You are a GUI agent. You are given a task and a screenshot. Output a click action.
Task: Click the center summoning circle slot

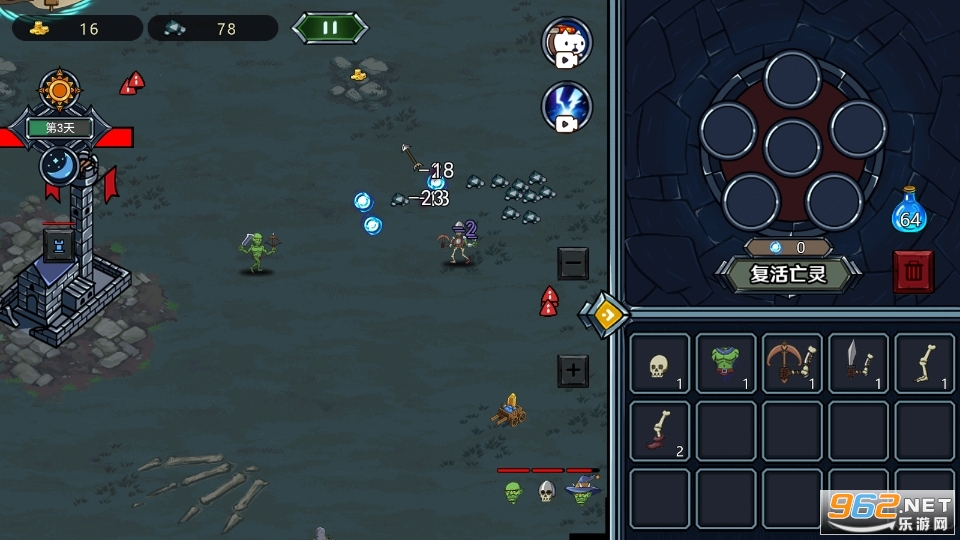(x=792, y=146)
